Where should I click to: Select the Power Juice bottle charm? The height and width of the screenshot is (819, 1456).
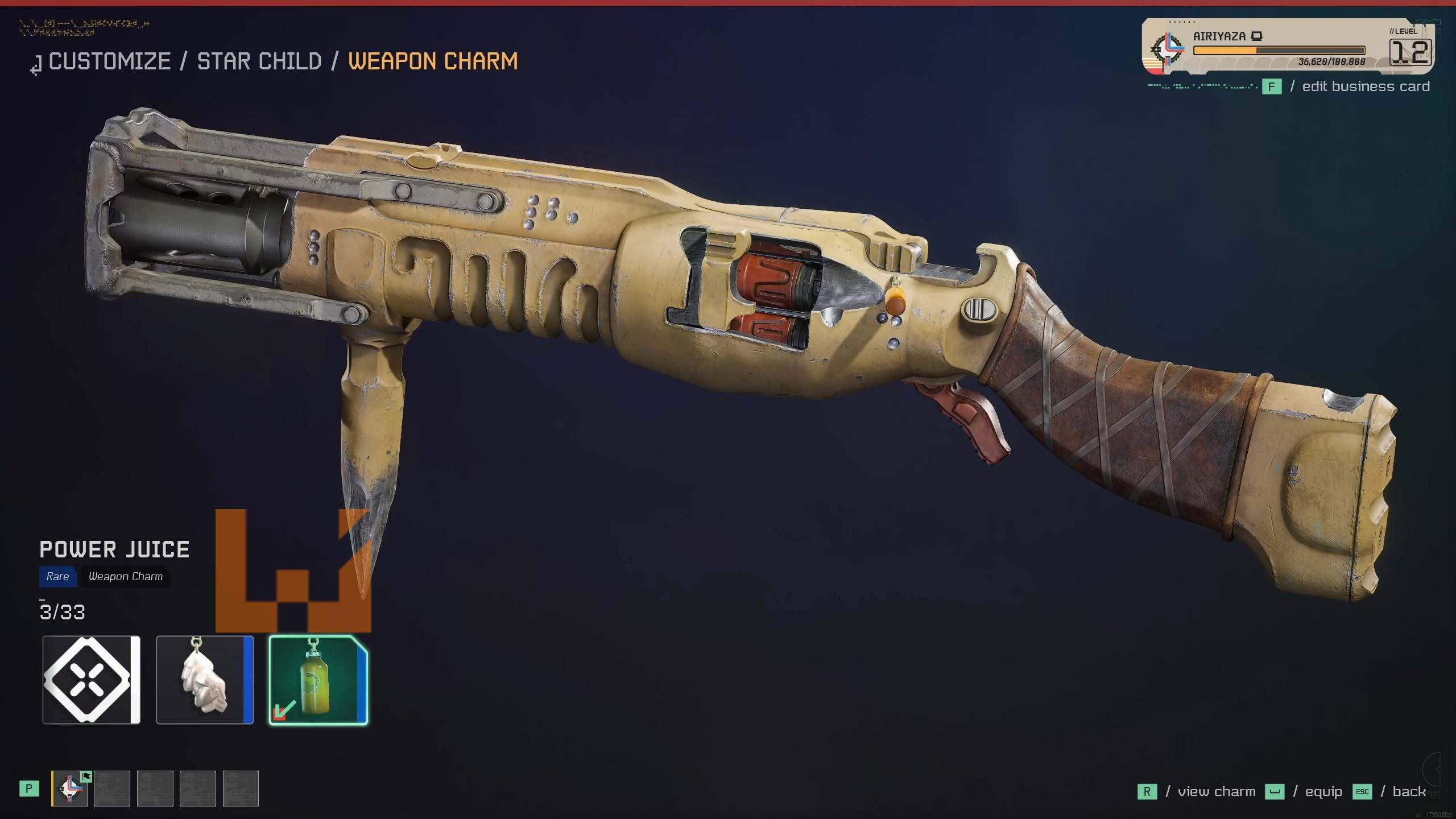click(318, 680)
